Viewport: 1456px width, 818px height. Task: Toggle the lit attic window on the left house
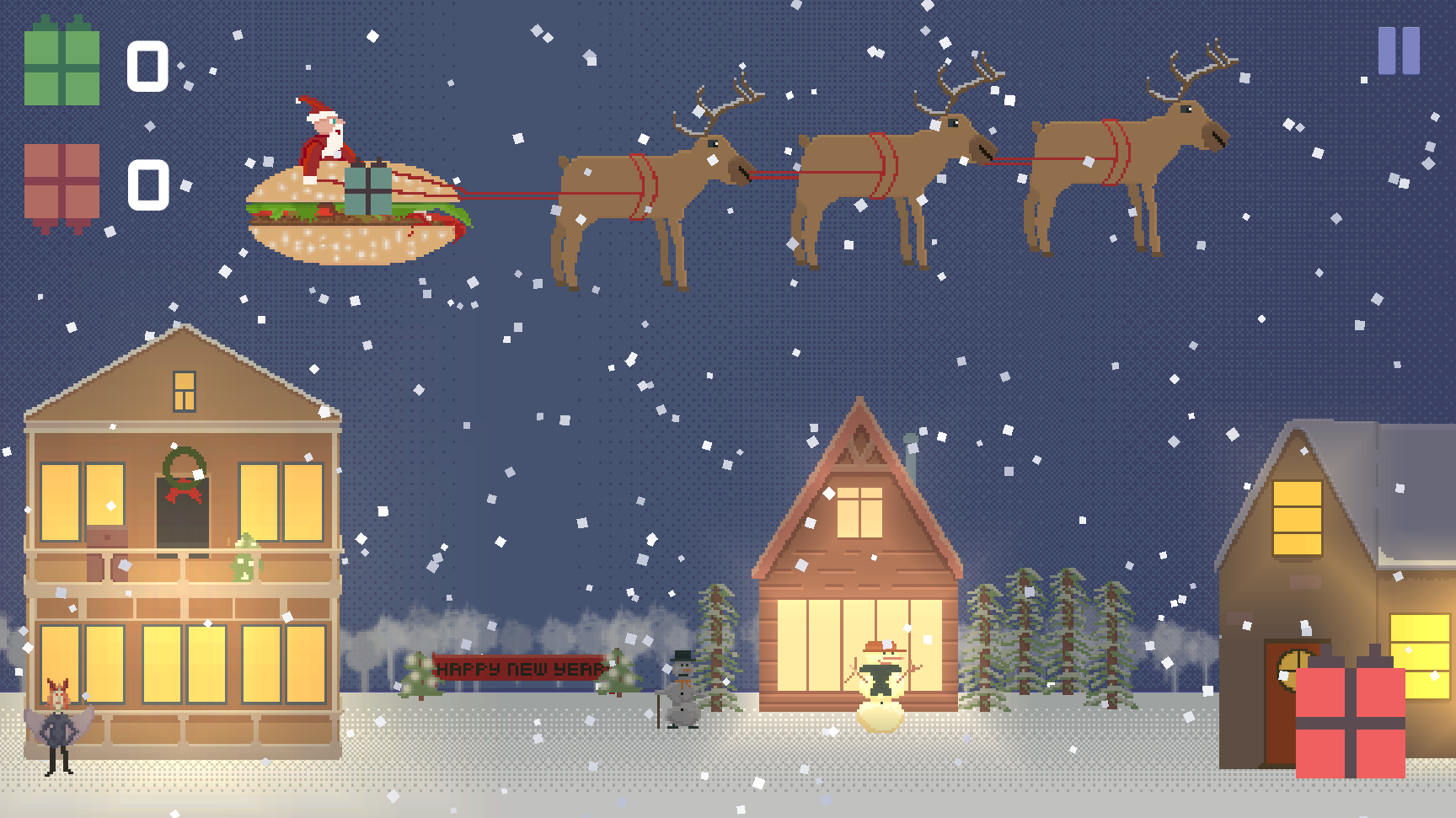tap(183, 391)
